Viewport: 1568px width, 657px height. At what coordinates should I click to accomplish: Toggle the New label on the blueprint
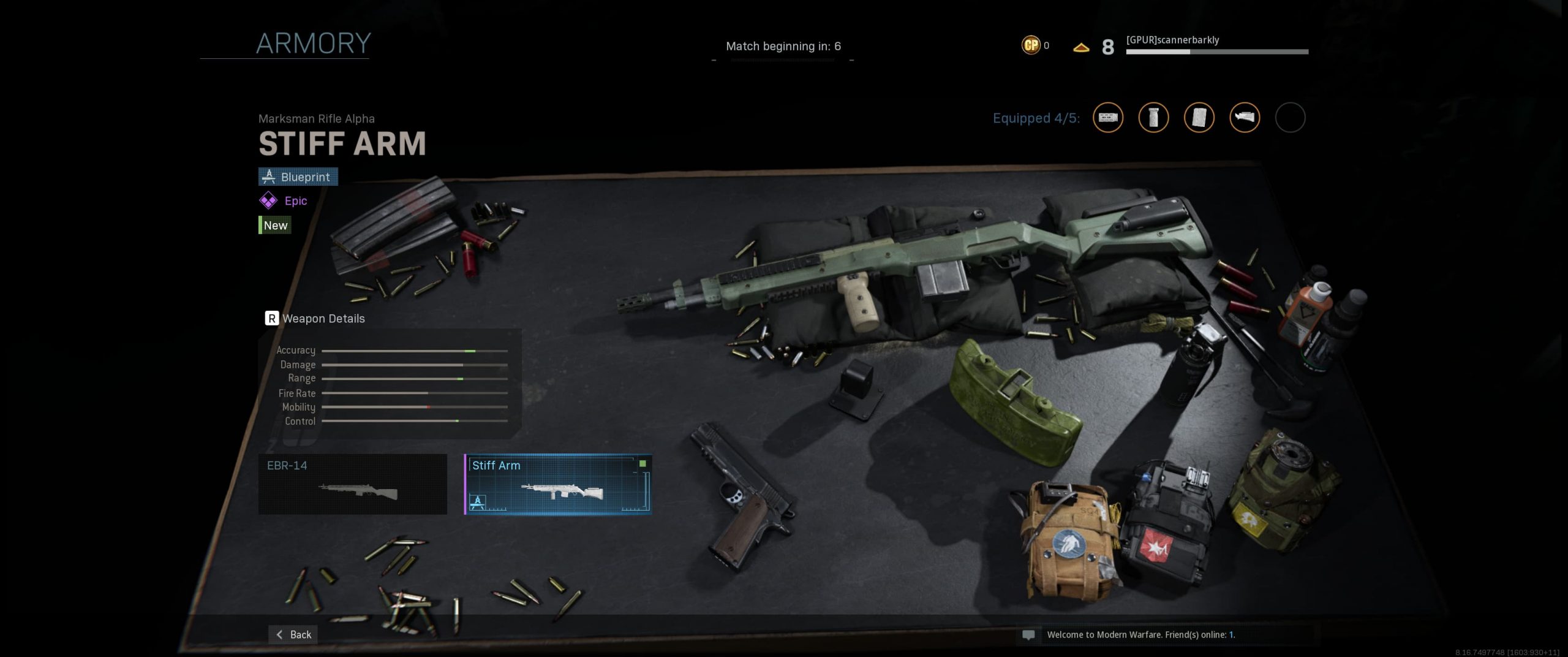coord(274,226)
